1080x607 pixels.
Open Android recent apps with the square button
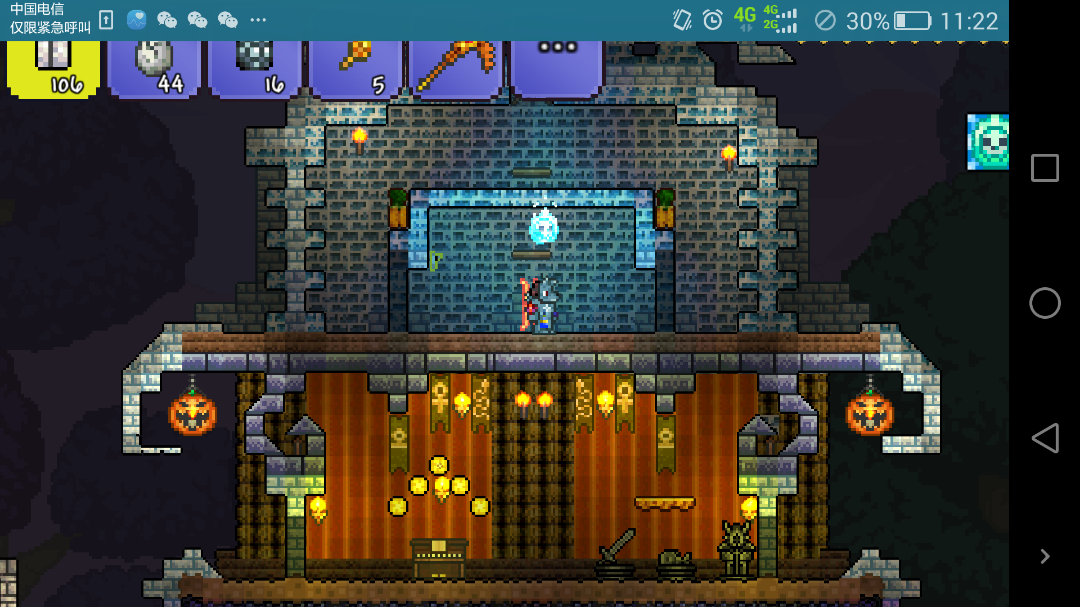[x=1044, y=168]
